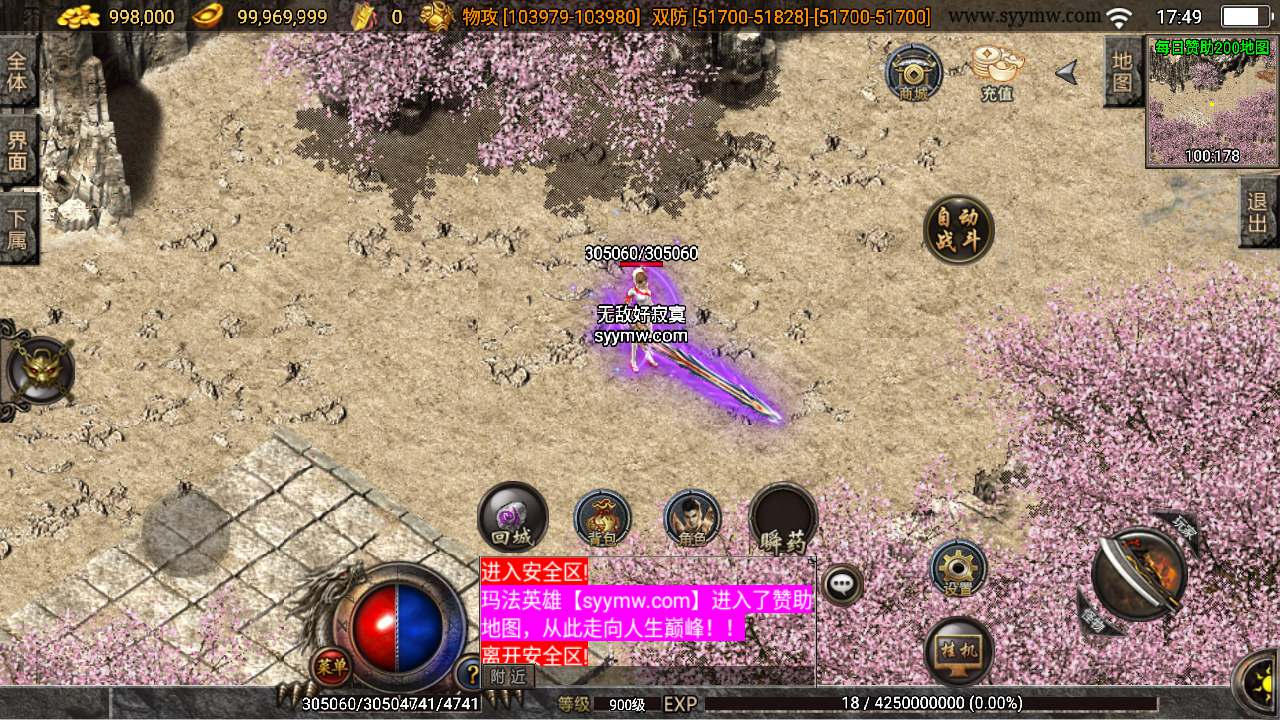Select the 全体 tab

point(17,71)
